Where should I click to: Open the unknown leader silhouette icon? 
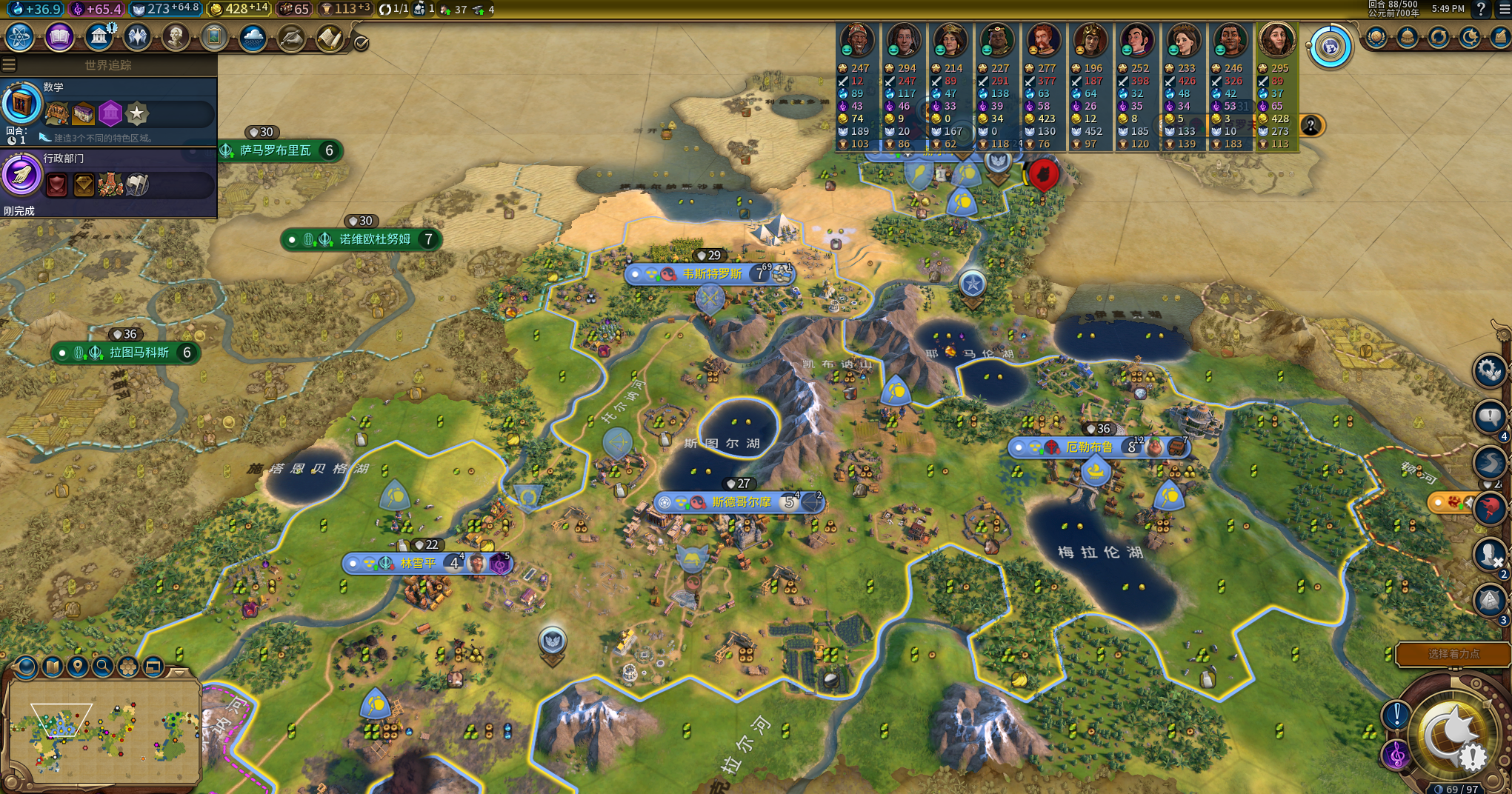[1310, 125]
